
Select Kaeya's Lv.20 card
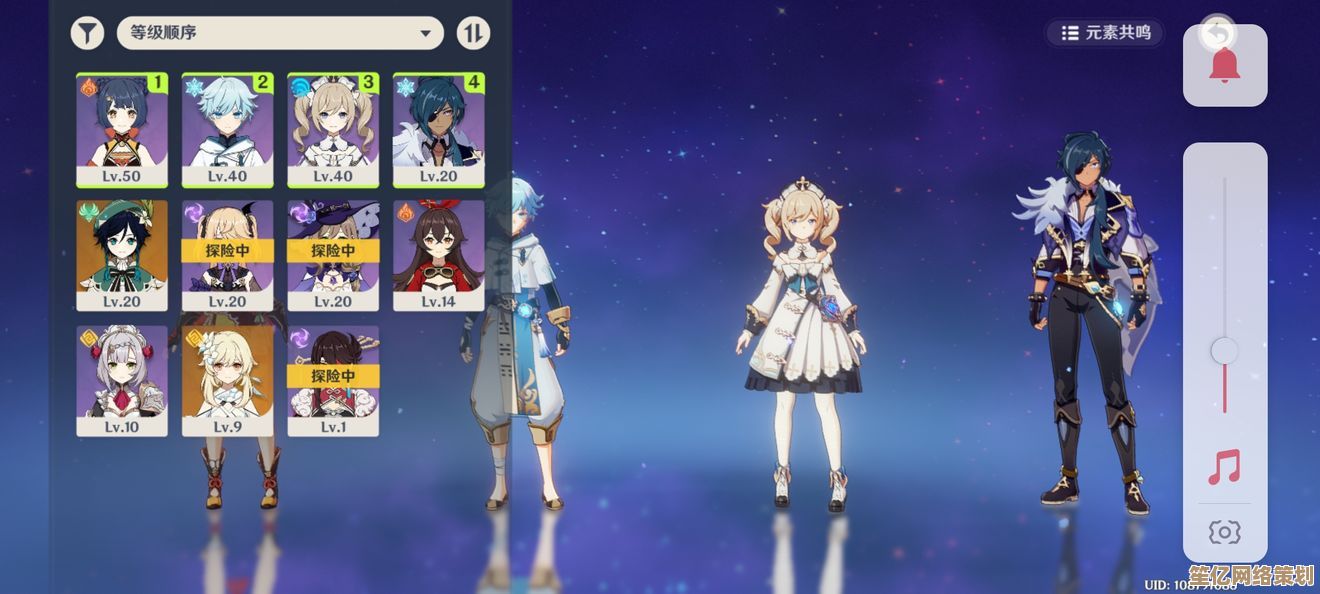438,129
